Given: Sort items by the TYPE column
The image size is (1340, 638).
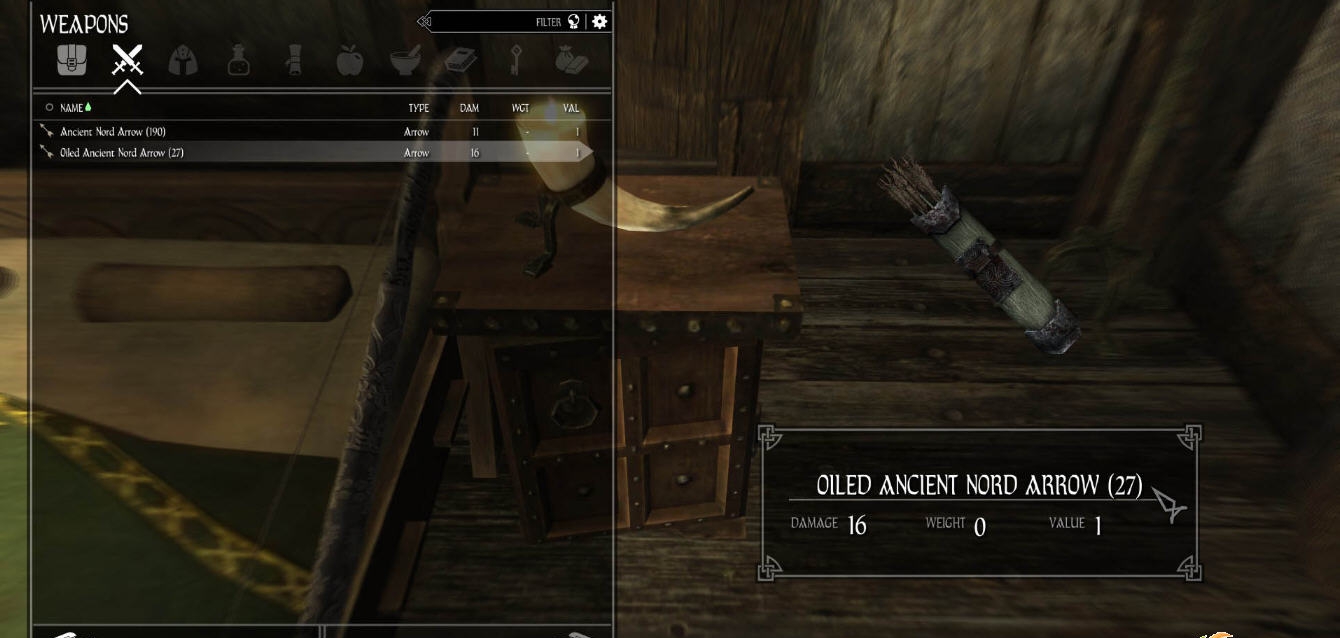Looking at the screenshot, I should [x=418, y=108].
